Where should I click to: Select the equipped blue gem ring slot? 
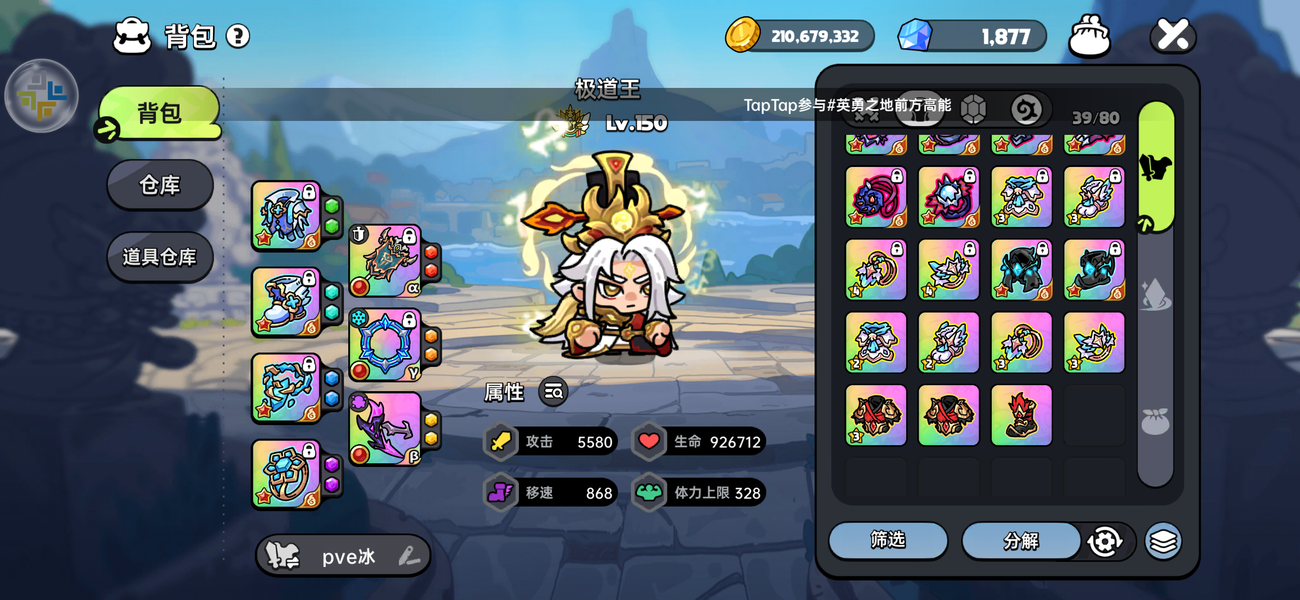pos(286,473)
